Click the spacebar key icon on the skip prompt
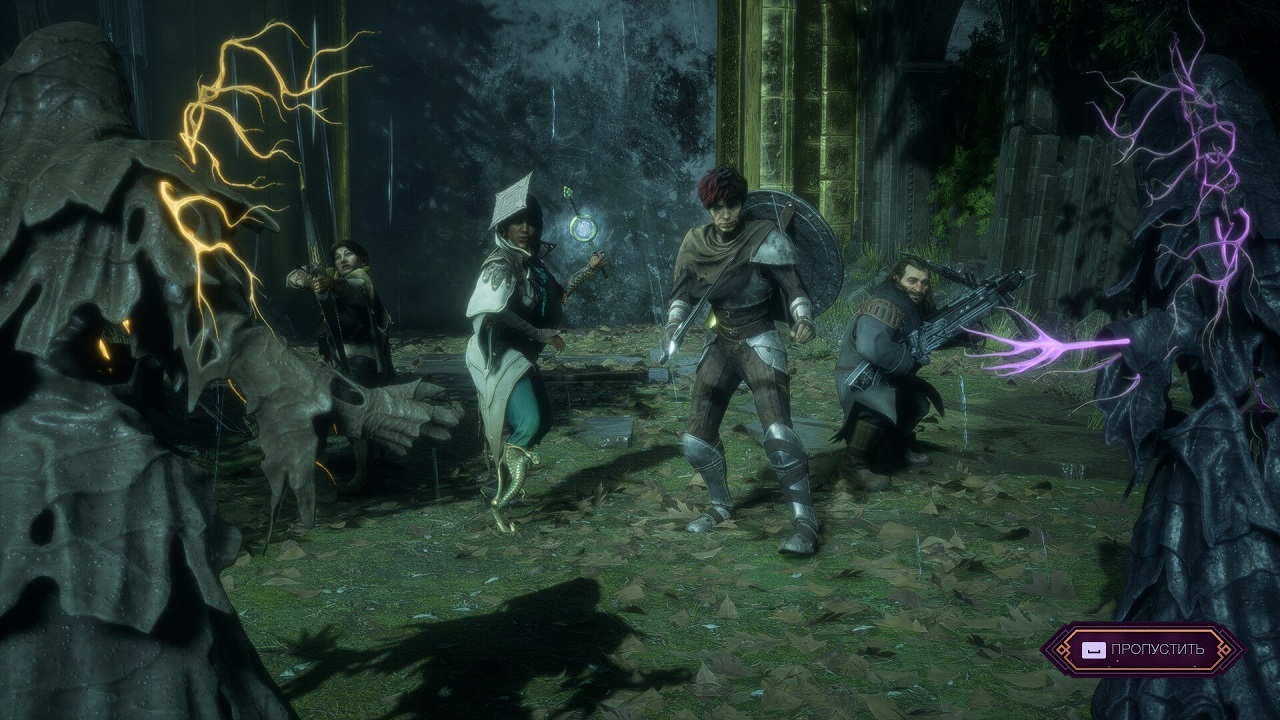This screenshot has height=720, width=1280. (x=1094, y=650)
